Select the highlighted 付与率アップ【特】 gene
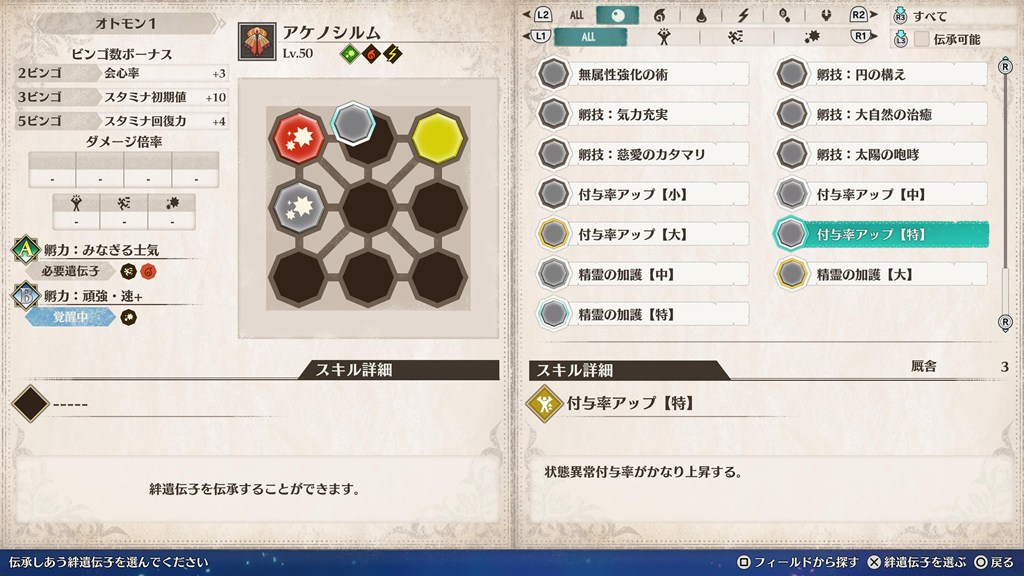 pyautogui.click(x=882, y=234)
